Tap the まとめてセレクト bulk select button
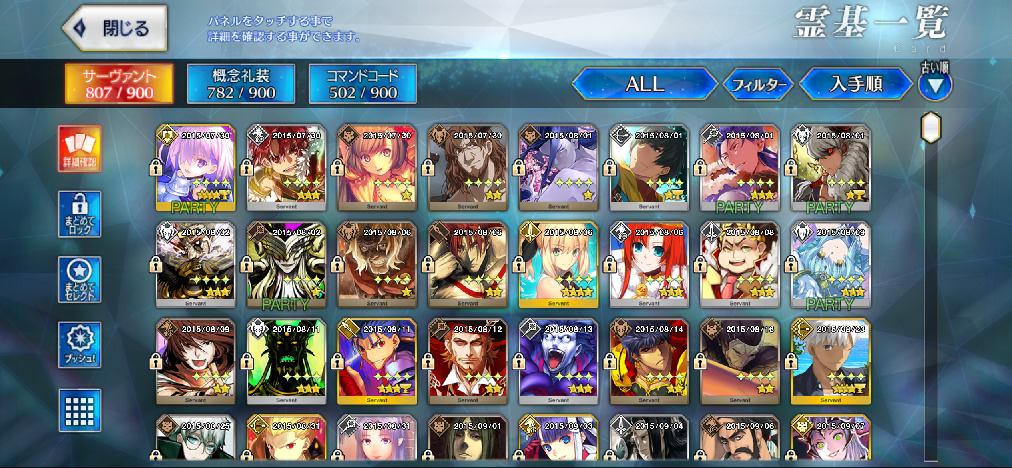Screen dimensions: 1012x468 coord(79,277)
